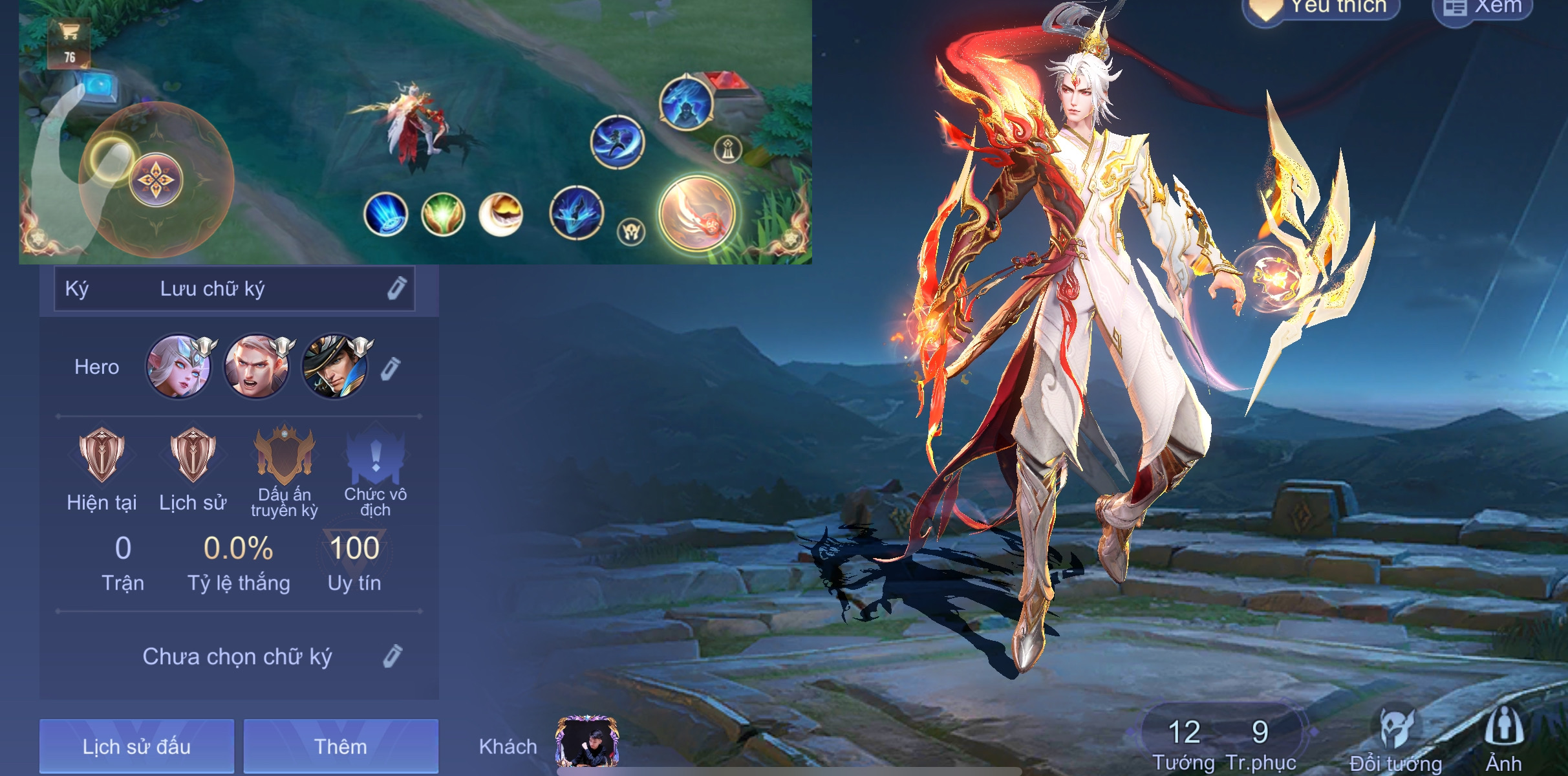Edit the favorite Hero lineup
Image resolution: width=1568 pixels, height=776 pixels.
tap(390, 368)
